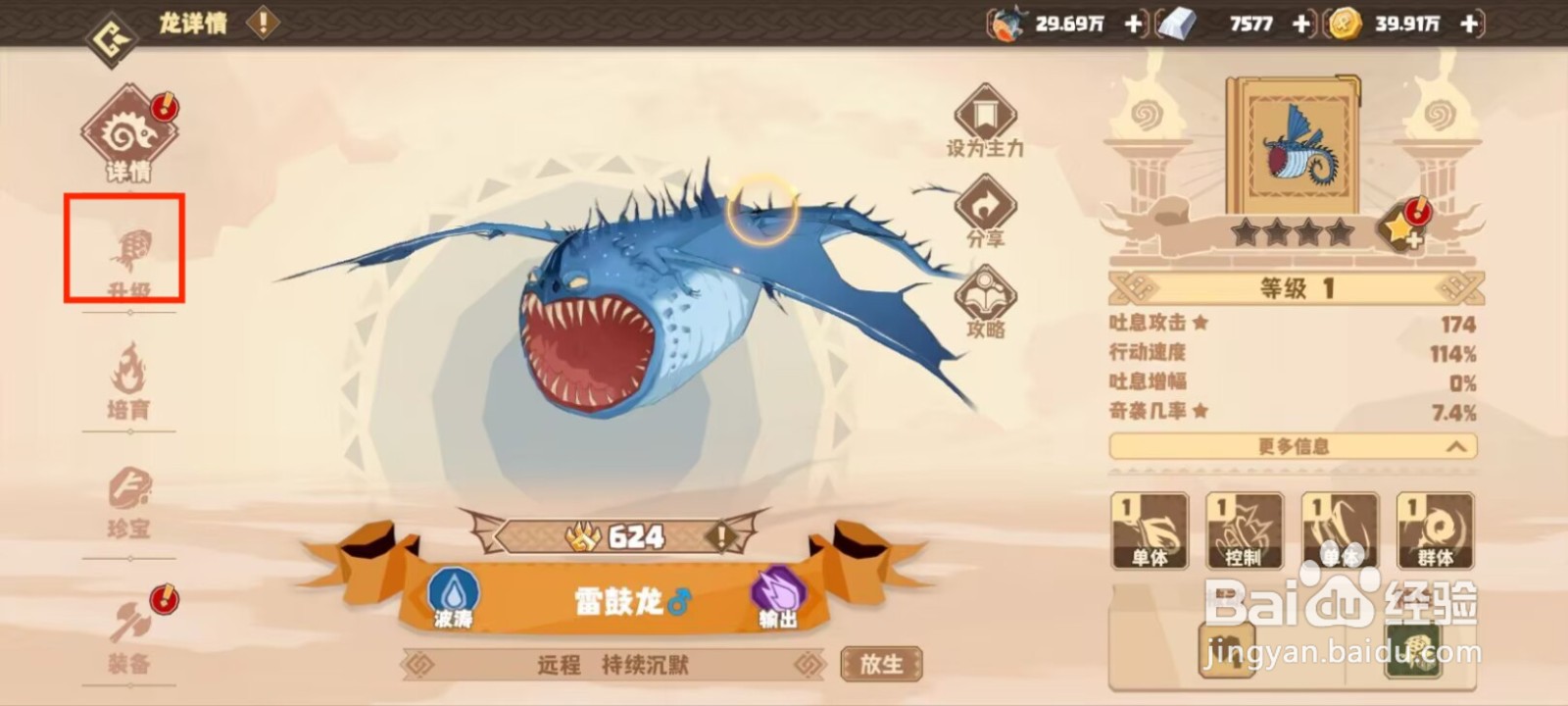Image resolution: width=1568 pixels, height=706 pixels.
Task: Select the 群体 group skill card
Action: (1435, 531)
